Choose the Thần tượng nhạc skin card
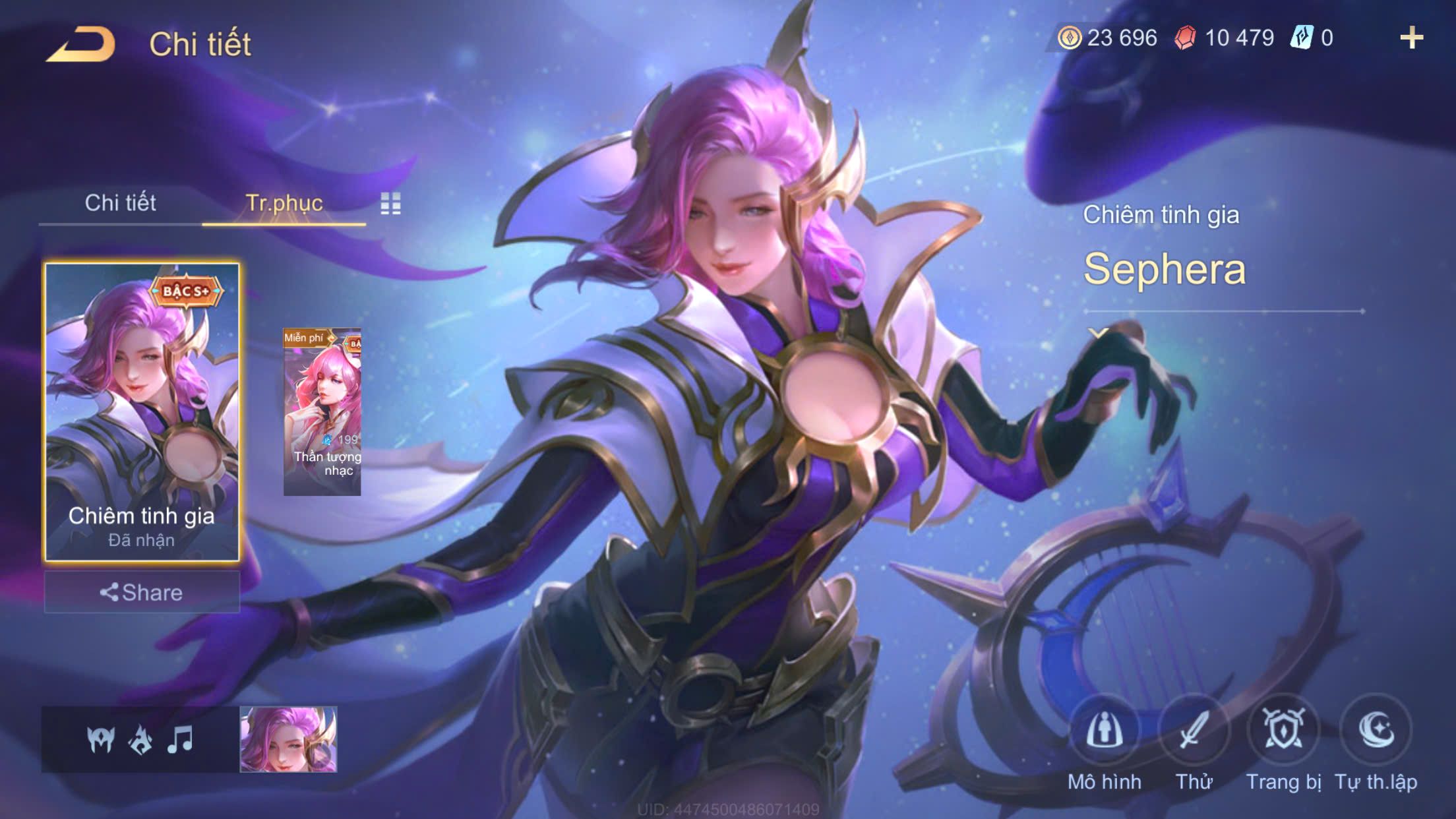Viewport: 1456px width, 819px height. [x=322, y=412]
